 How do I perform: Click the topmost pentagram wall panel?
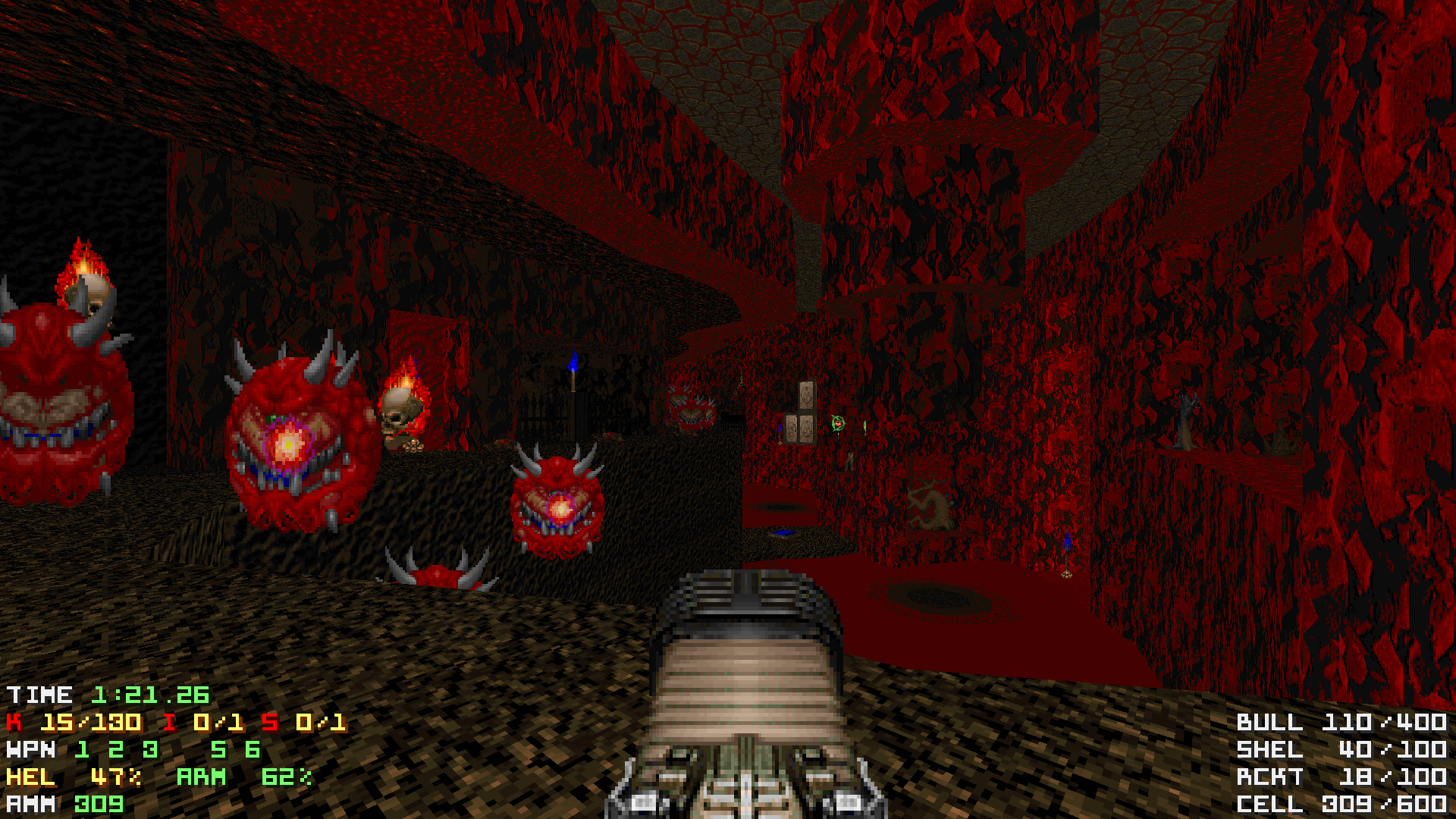point(806,394)
